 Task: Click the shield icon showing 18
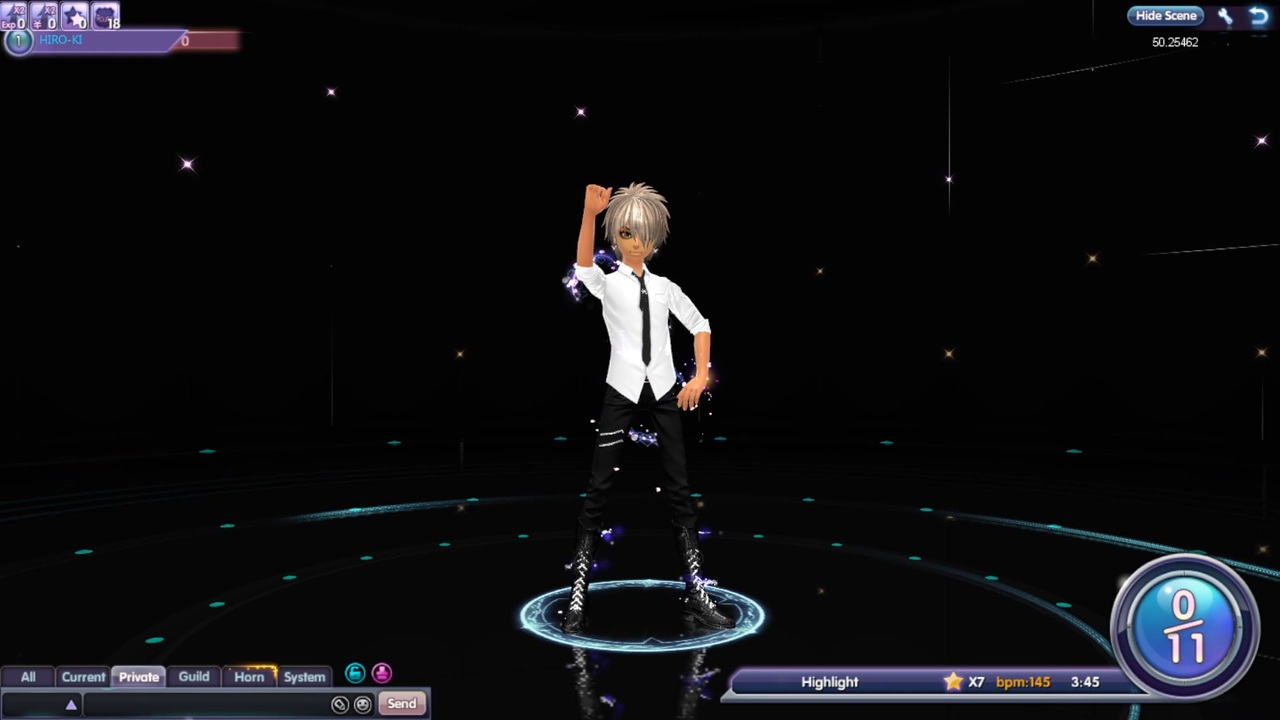[x=105, y=16]
